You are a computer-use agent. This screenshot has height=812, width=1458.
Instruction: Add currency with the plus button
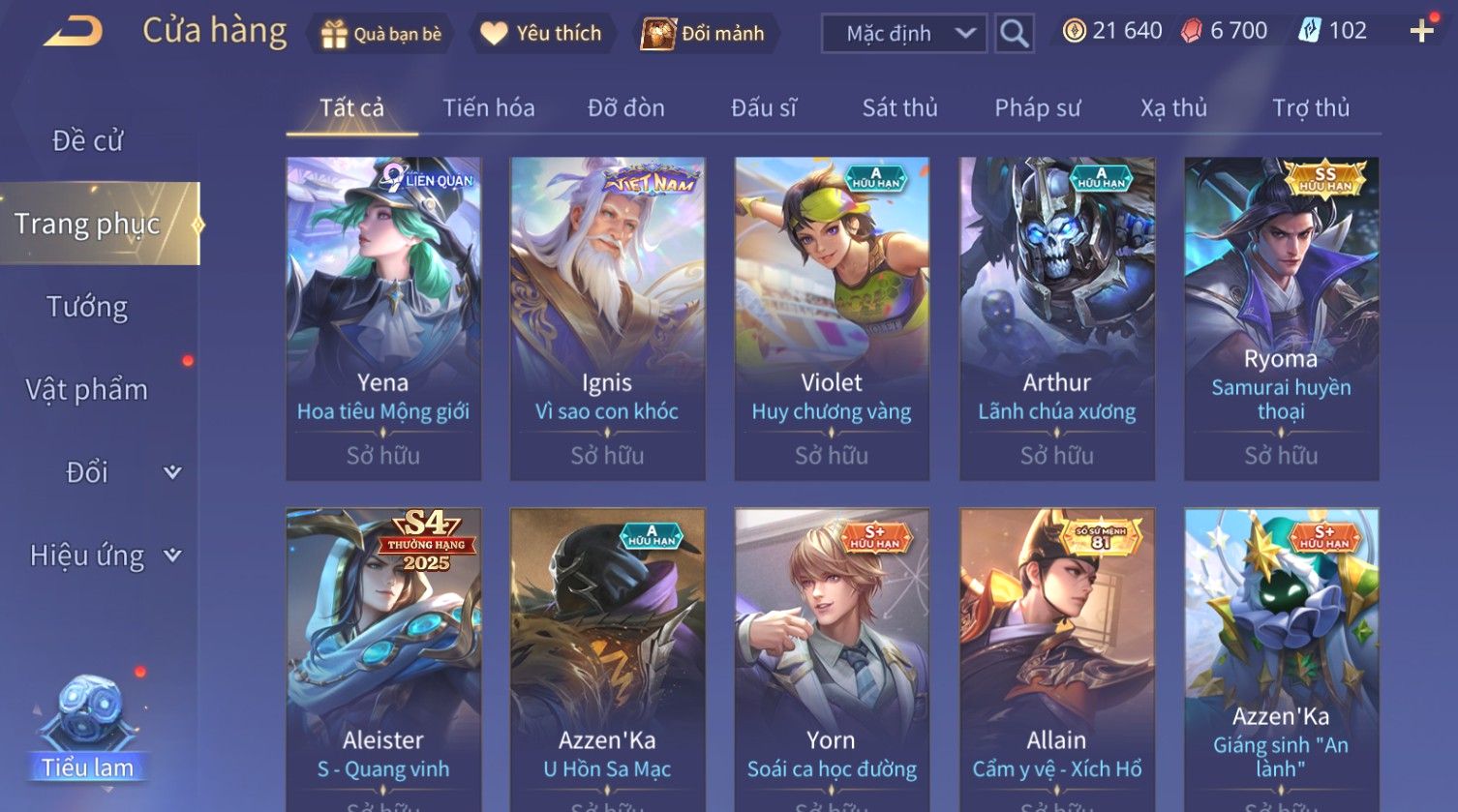click(1421, 32)
